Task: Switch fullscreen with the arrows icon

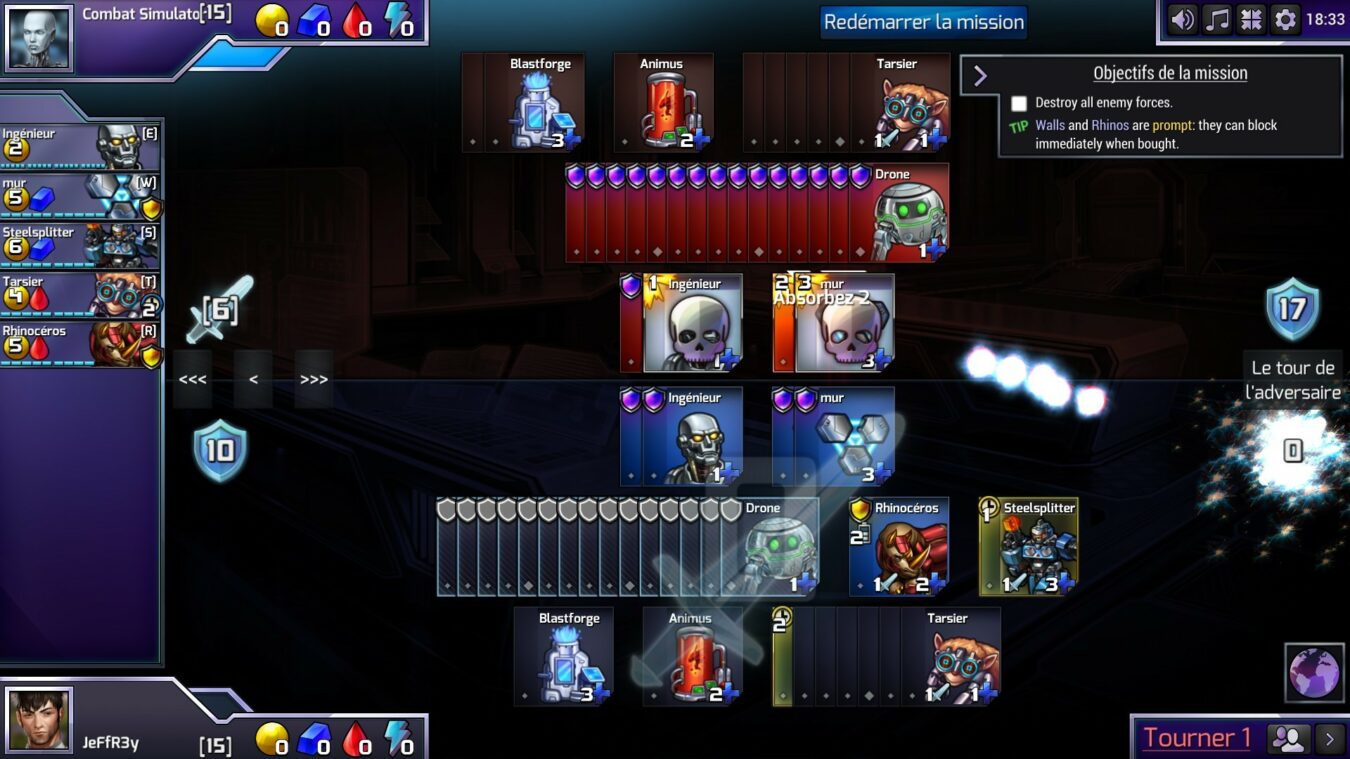Action: pos(1251,20)
